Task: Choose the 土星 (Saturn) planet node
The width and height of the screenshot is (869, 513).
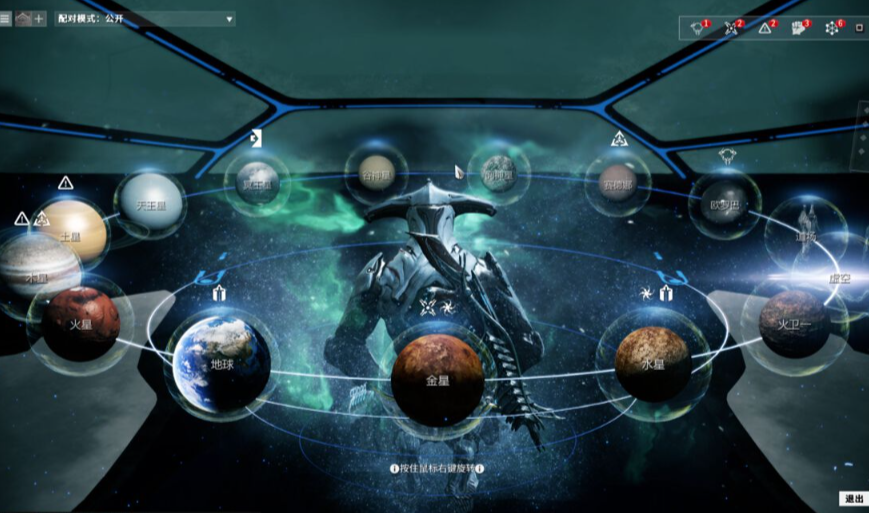Action: point(70,234)
